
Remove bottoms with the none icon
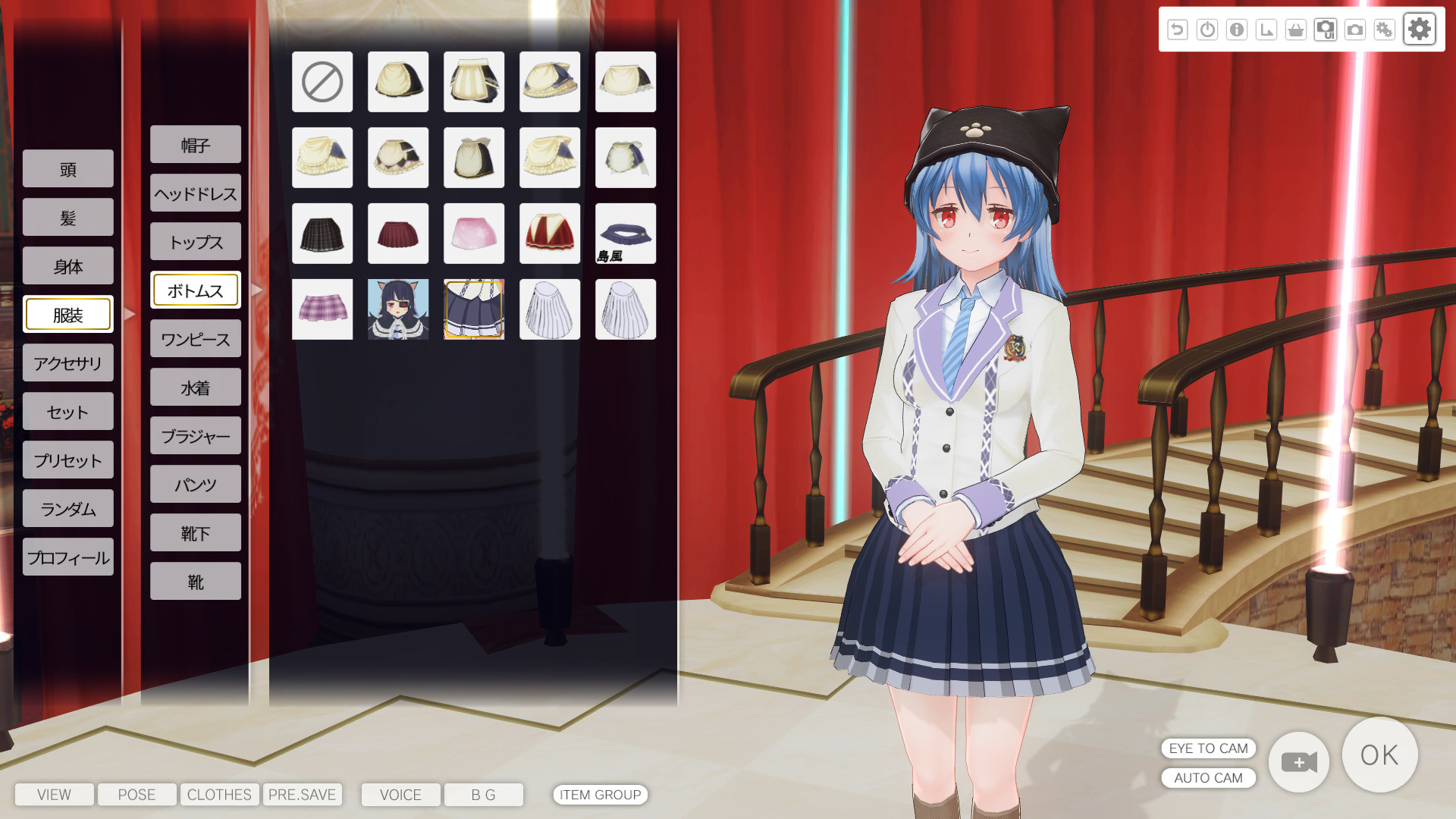[x=322, y=82]
